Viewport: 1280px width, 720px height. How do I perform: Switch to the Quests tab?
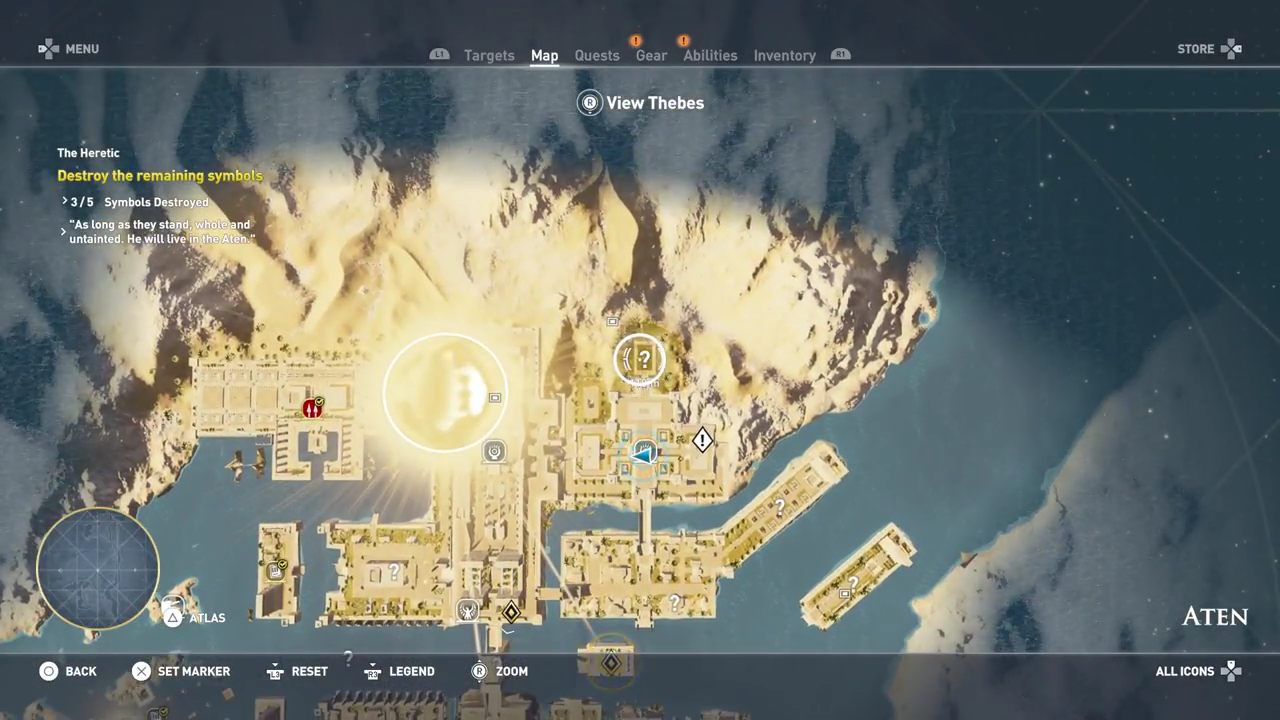click(597, 55)
